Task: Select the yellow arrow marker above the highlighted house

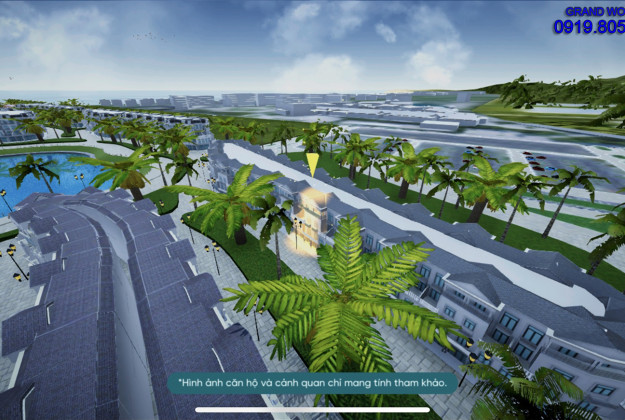Action: [x=312, y=164]
